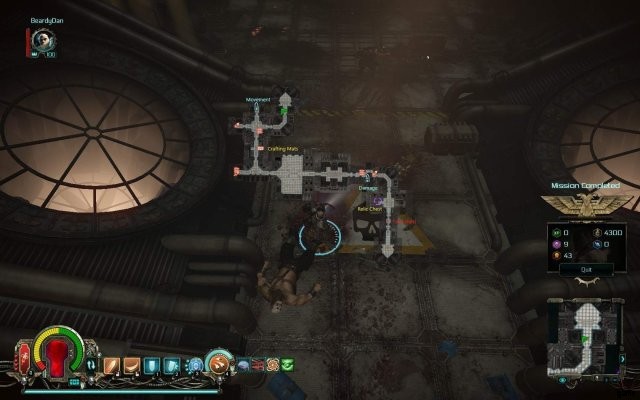Screen dimensions: 640x400
Task: Select BeardyDan's player portrait
Action: (x=42, y=39)
